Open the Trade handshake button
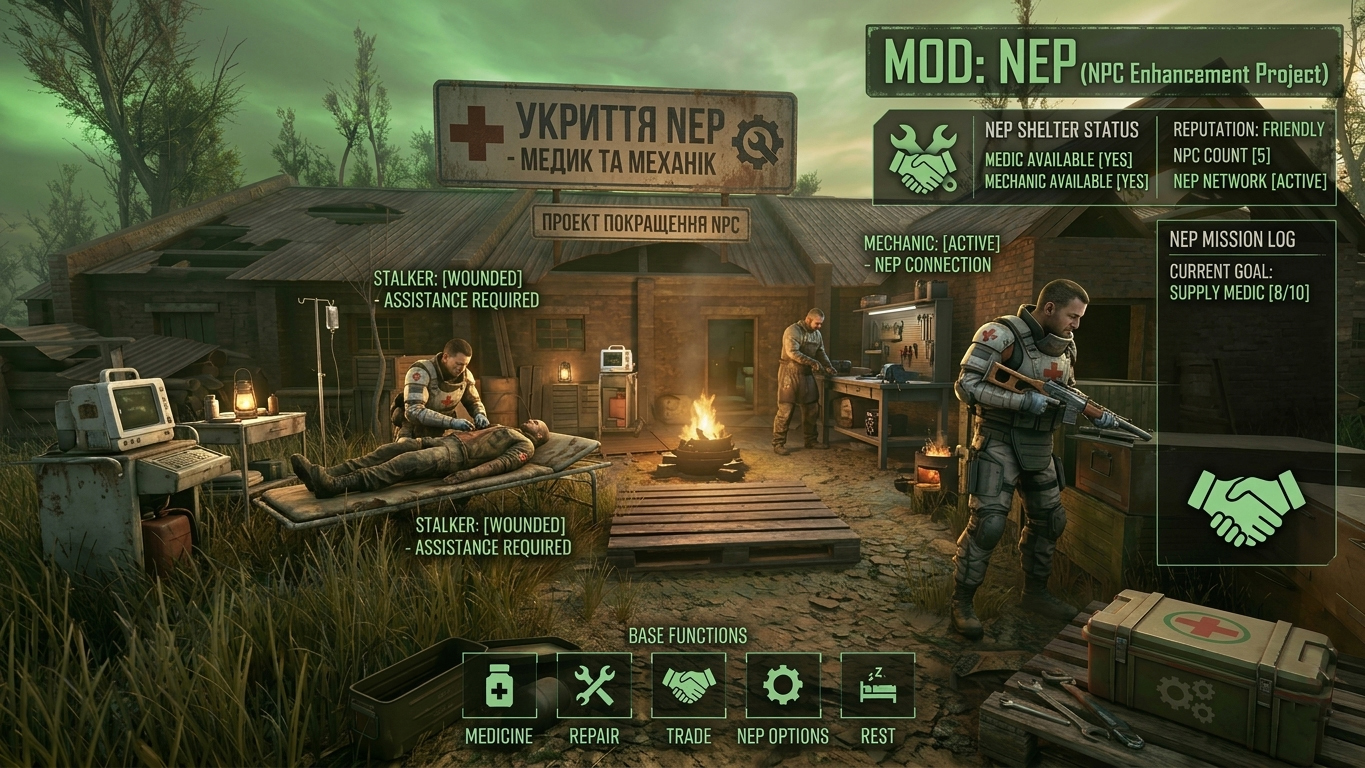The image size is (1365, 768). pyautogui.click(x=689, y=686)
